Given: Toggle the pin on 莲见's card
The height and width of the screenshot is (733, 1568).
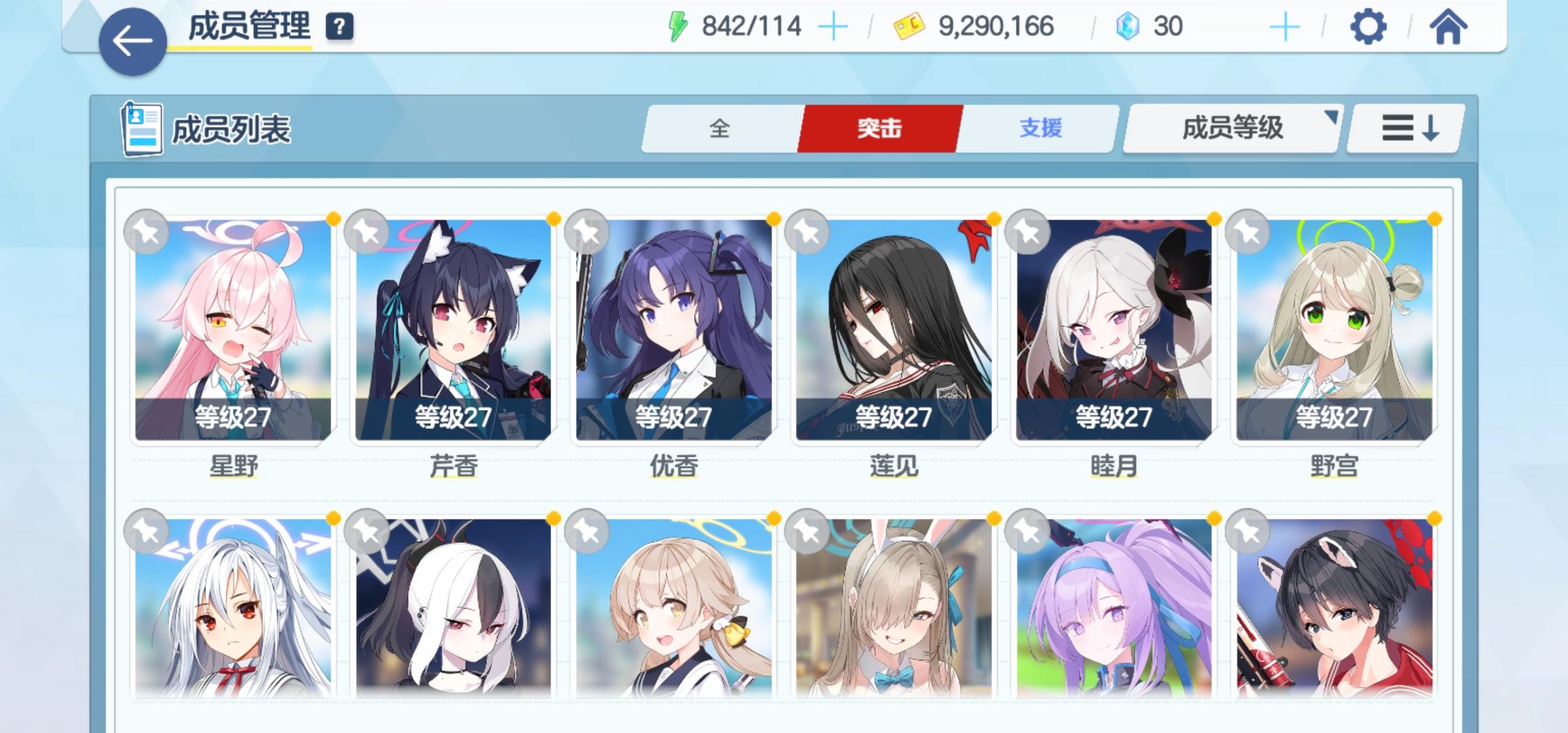Looking at the screenshot, I should coord(808,231).
